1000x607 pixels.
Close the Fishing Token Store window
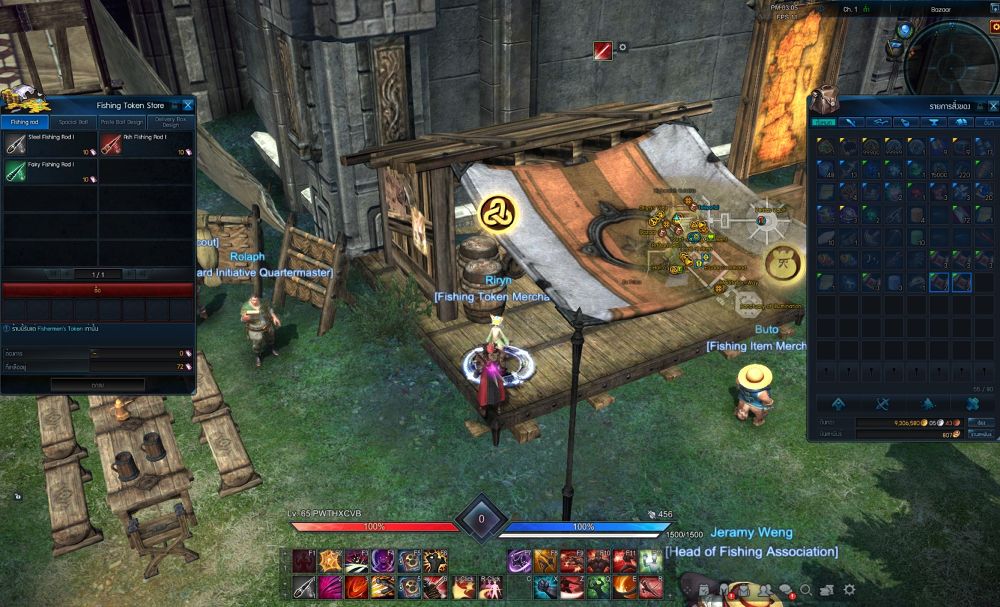coord(187,104)
